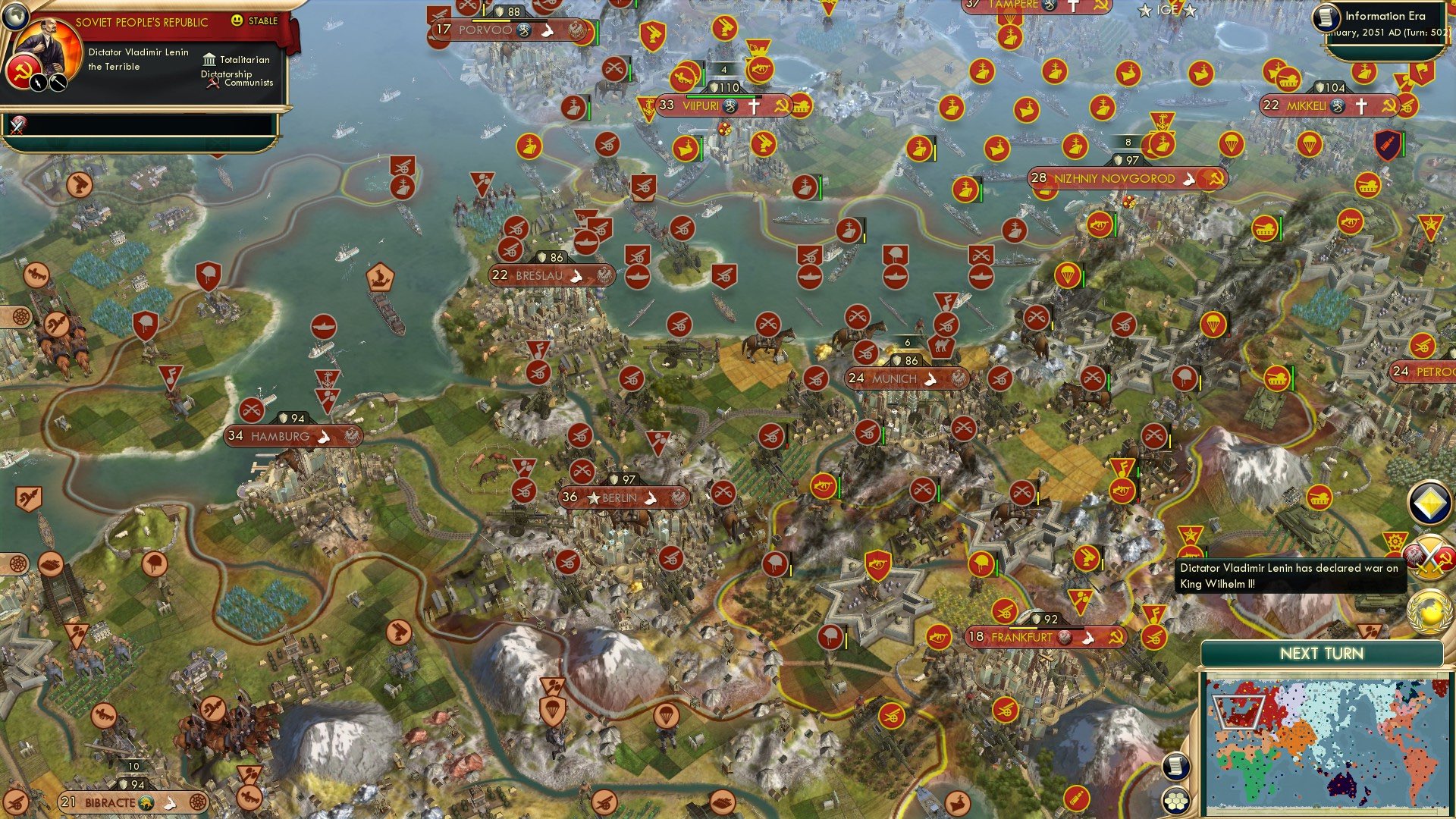Click the Christianity cross on Mikkeli's banner
The image size is (1456, 819).
pos(1361,106)
